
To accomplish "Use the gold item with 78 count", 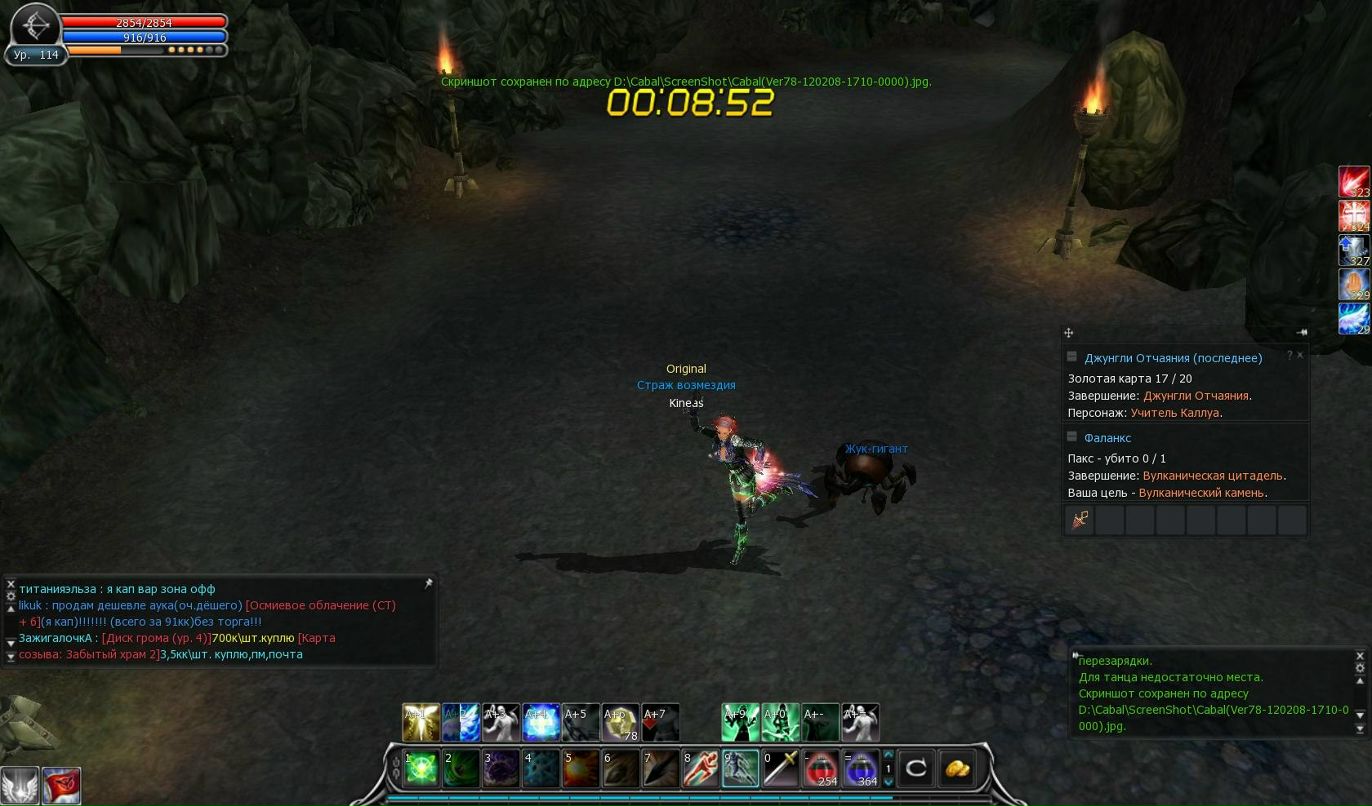I will pos(620,722).
